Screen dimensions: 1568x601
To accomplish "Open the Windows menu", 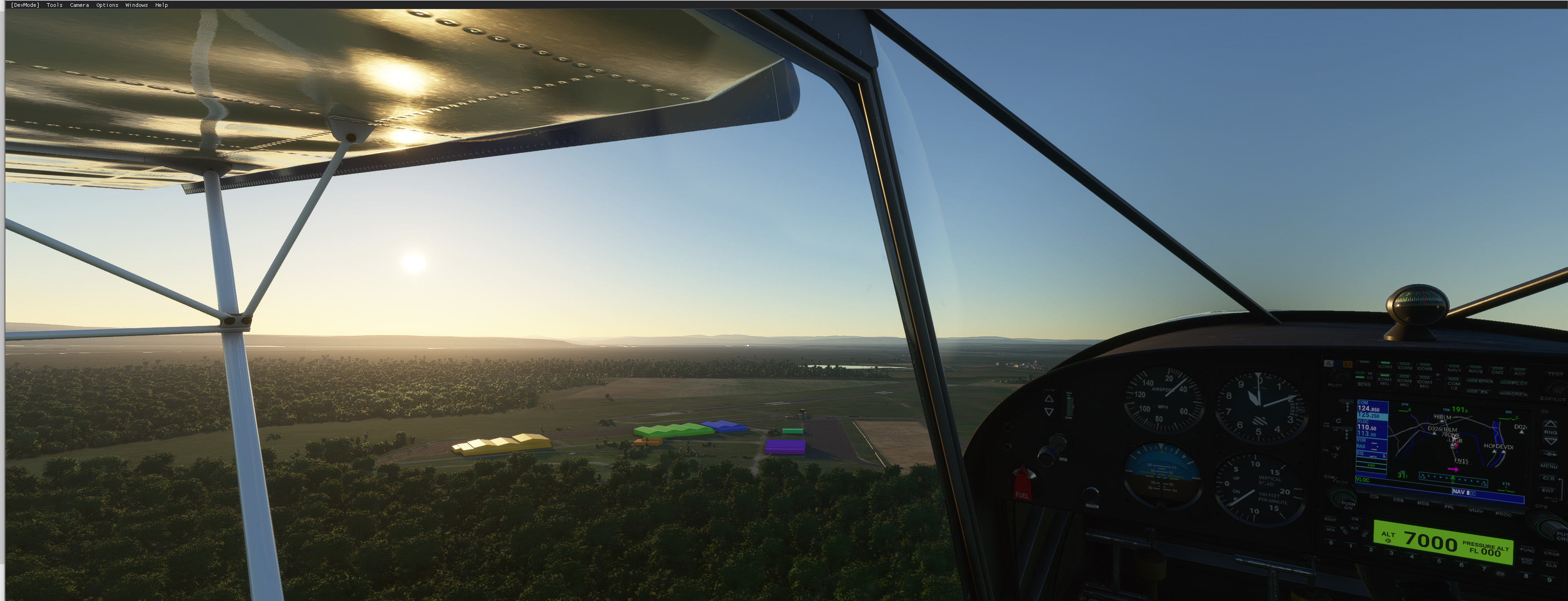I will [136, 5].
